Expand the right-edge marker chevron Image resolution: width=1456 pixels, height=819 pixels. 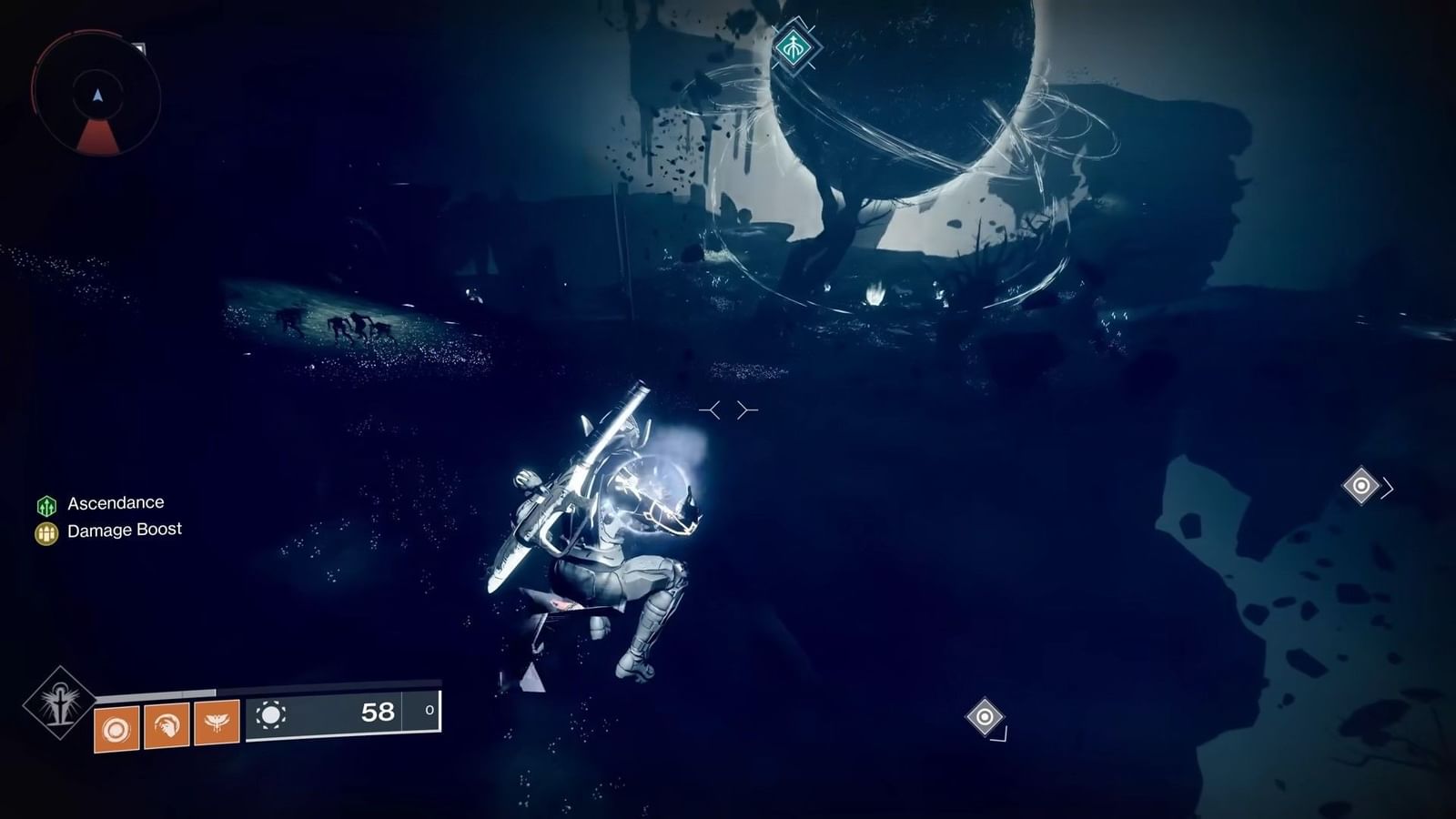pos(1386,487)
